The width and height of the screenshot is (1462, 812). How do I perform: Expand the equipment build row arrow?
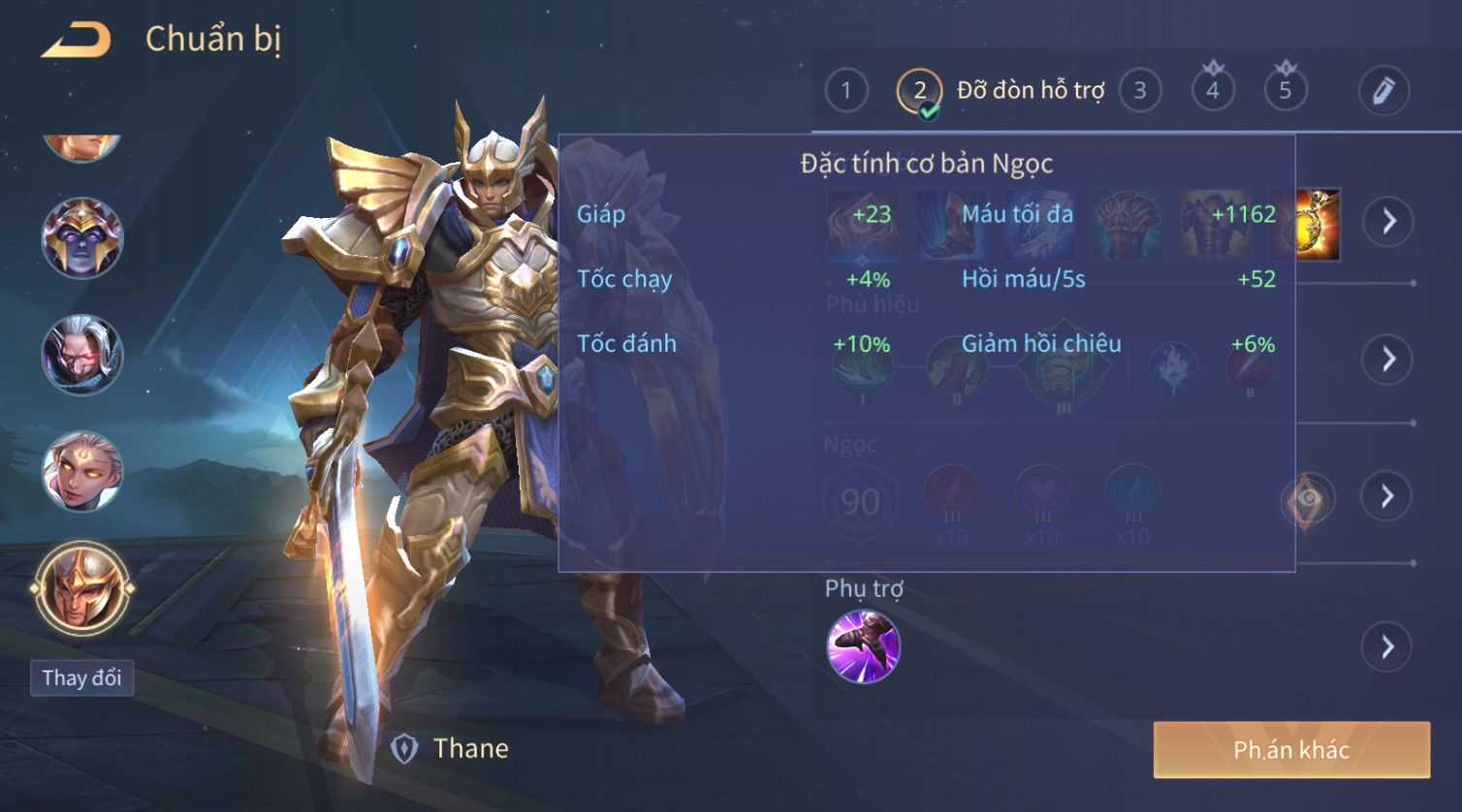coord(1388,221)
